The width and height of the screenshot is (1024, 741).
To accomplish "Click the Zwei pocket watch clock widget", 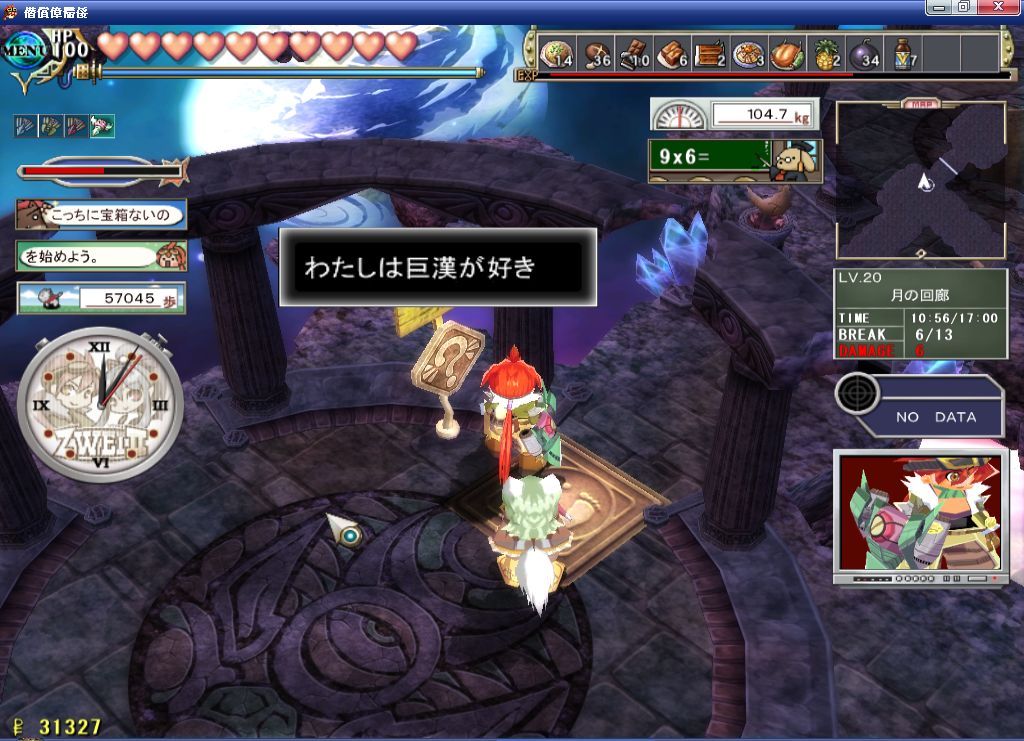I will [x=100, y=404].
